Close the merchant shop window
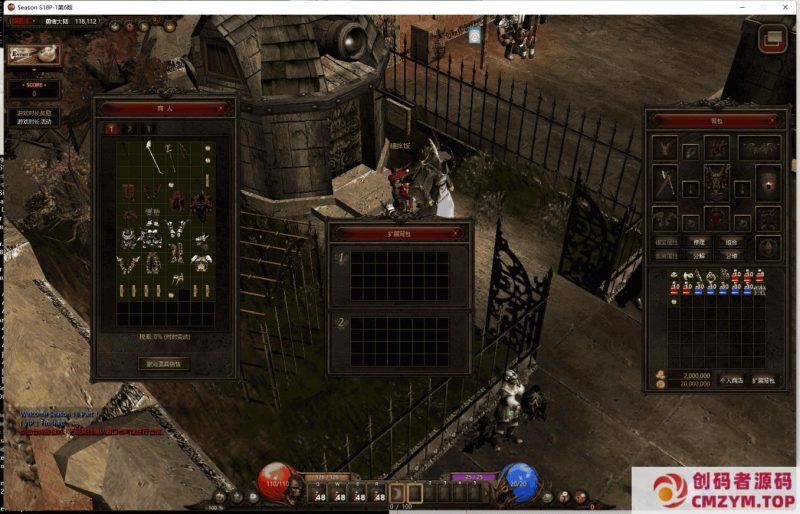The image size is (800, 514). point(222,107)
